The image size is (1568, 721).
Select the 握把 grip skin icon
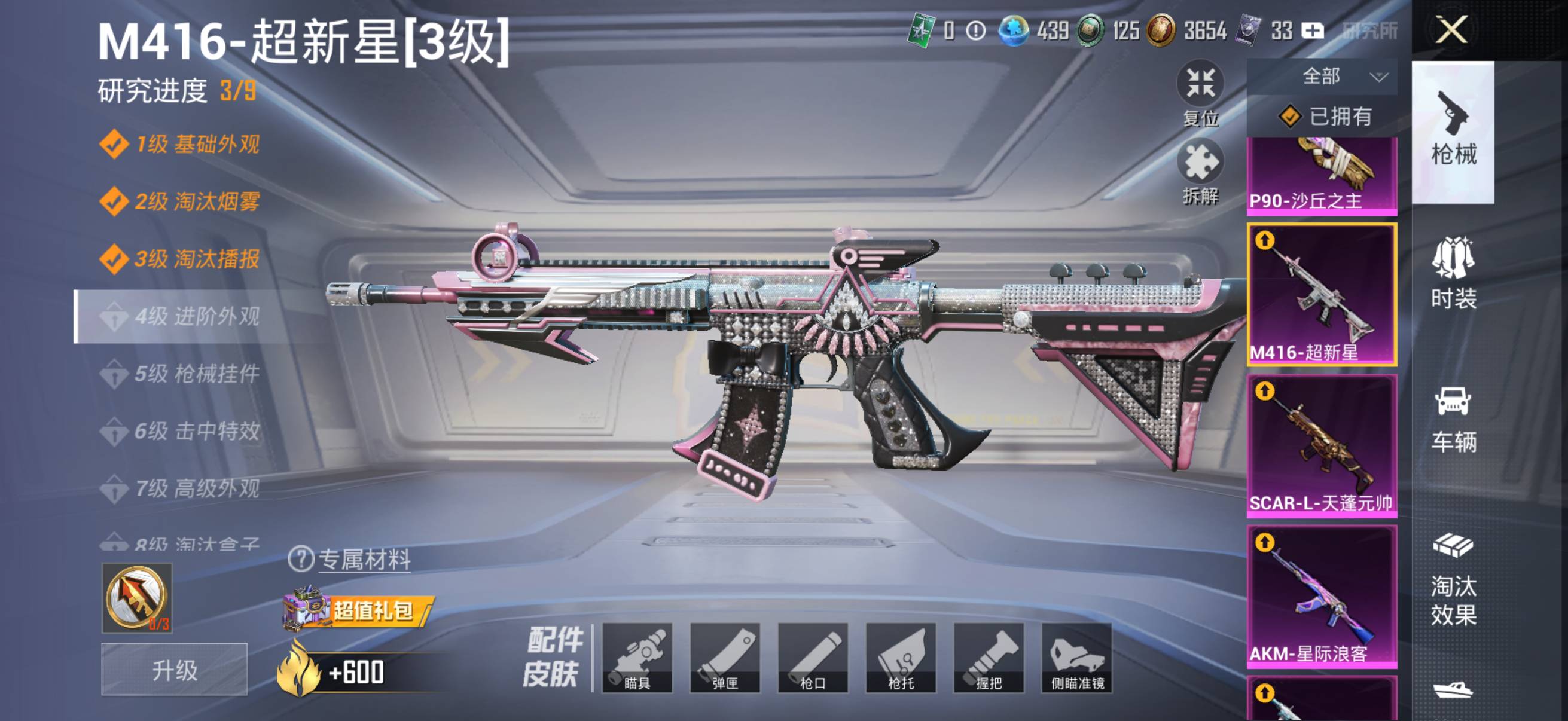coord(989,657)
